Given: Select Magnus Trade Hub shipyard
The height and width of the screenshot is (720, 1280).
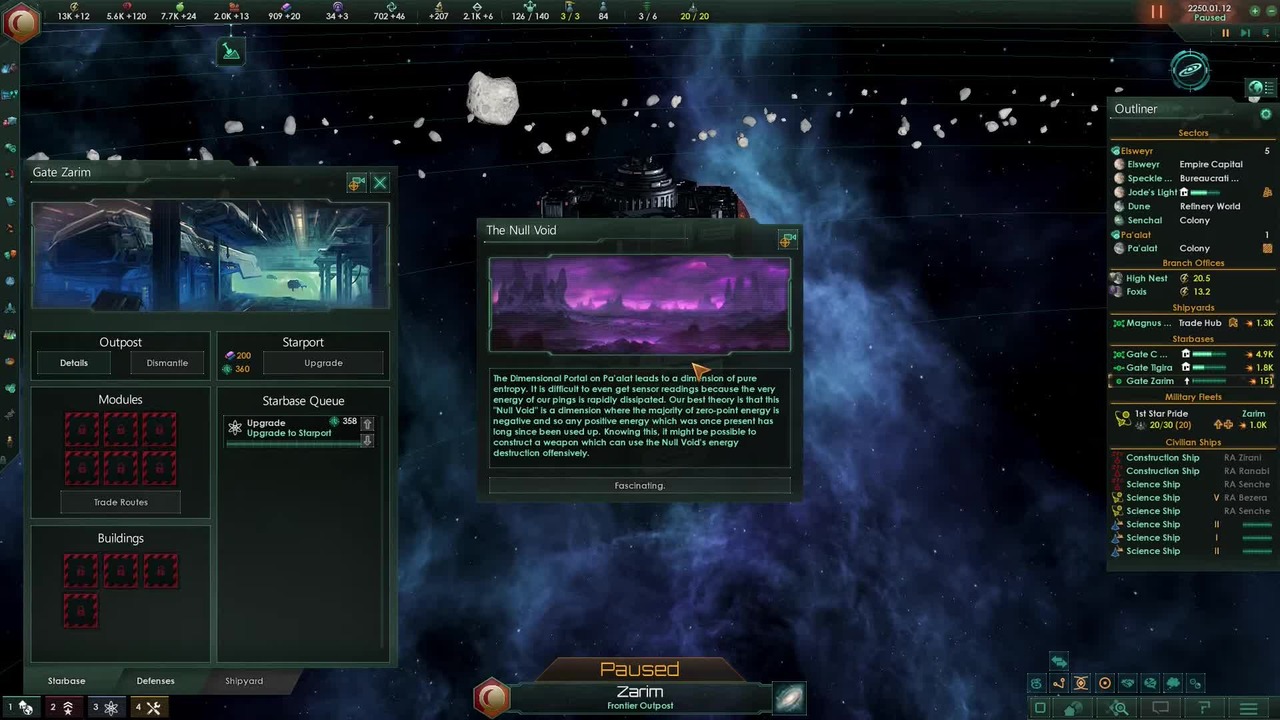Looking at the screenshot, I should [1149, 323].
